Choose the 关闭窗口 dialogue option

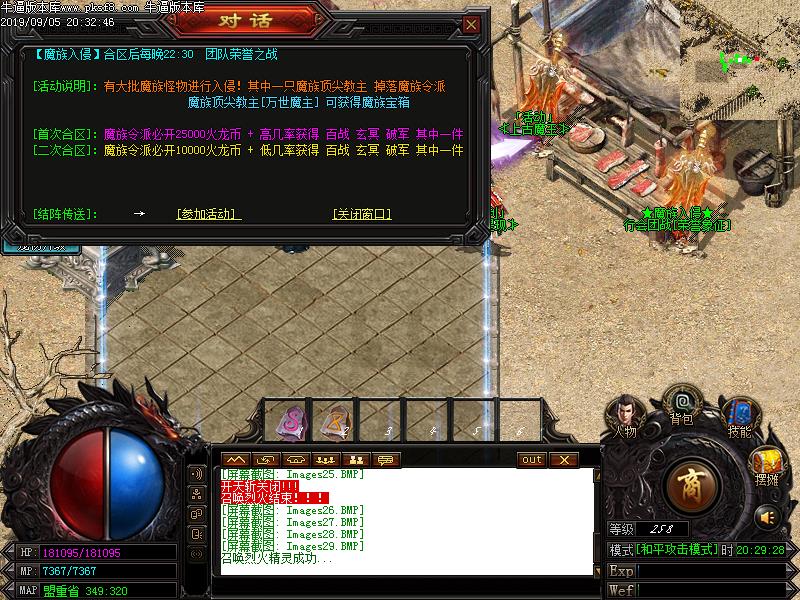click(362, 214)
